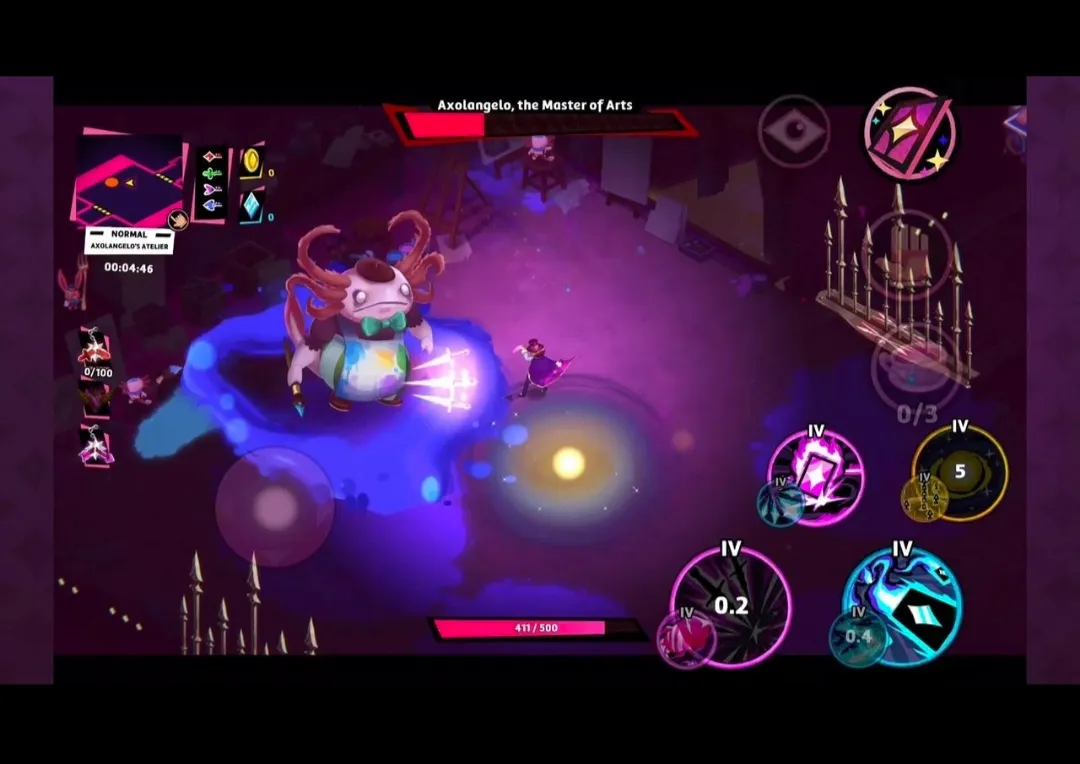Select the card suit keys panel
Image resolution: width=1080 pixels, height=764 pixels.
[x=211, y=181]
